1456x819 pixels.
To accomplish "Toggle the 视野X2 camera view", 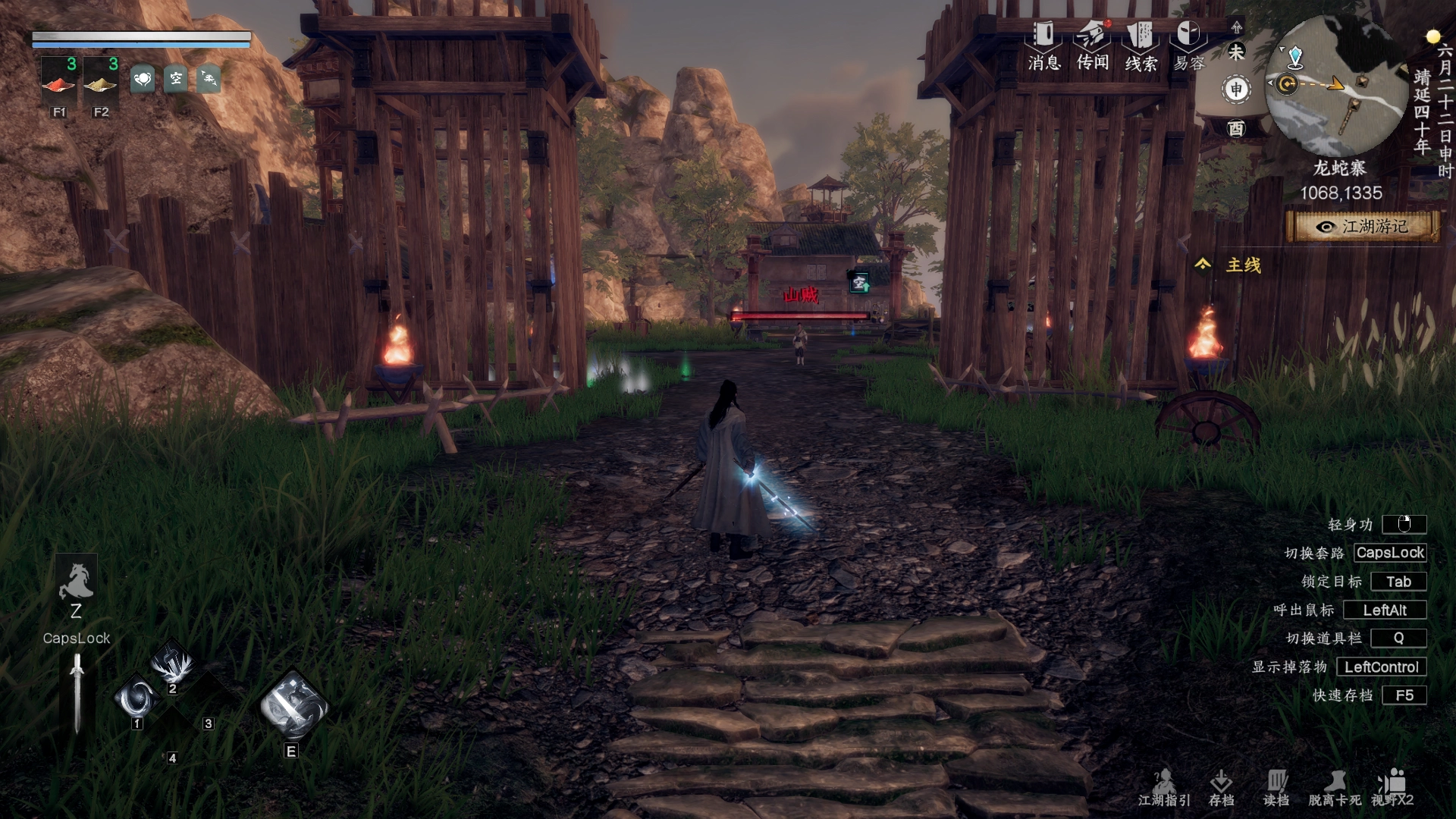I will click(x=1392, y=787).
